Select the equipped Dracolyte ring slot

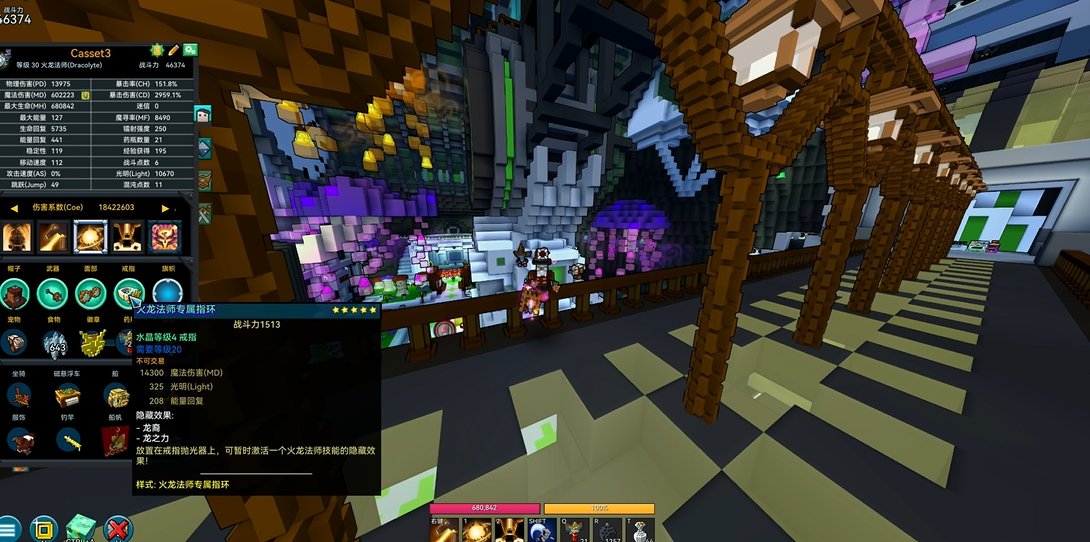tap(128, 293)
